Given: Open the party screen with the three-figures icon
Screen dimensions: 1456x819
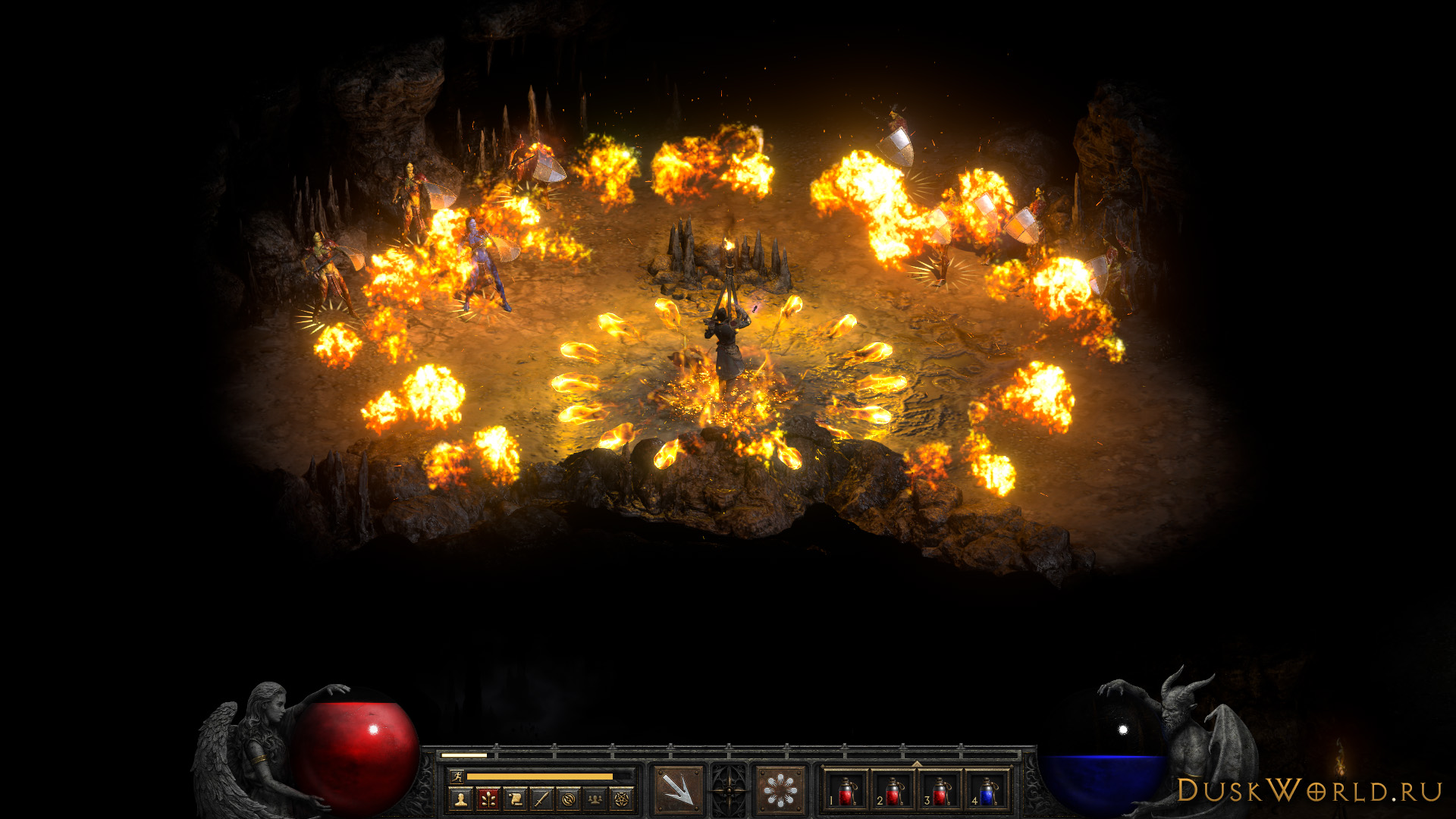Looking at the screenshot, I should [595, 799].
